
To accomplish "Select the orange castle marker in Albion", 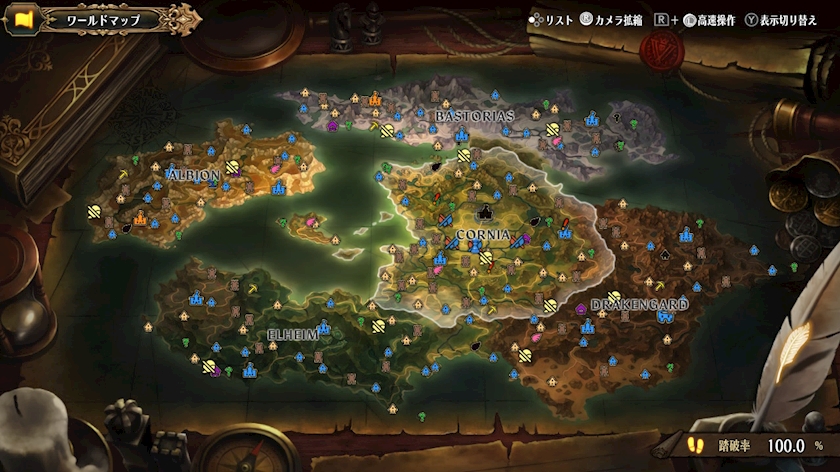I will coord(141,217).
